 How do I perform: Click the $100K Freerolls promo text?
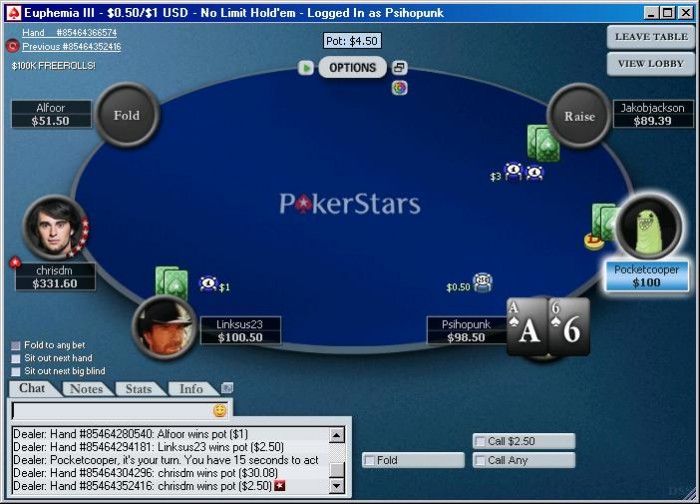coord(54,66)
